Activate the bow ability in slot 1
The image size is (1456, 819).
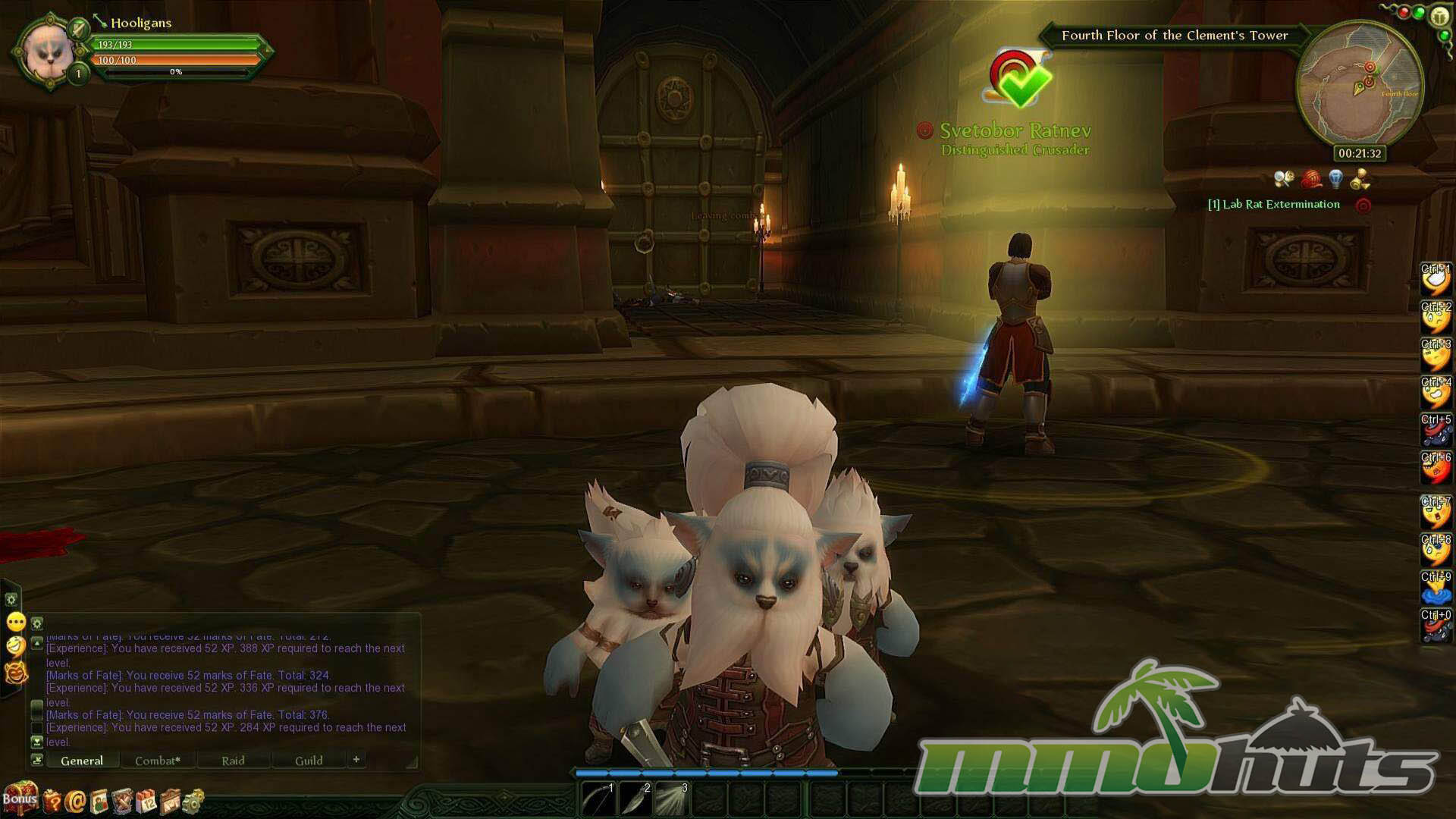tap(598, 799)
